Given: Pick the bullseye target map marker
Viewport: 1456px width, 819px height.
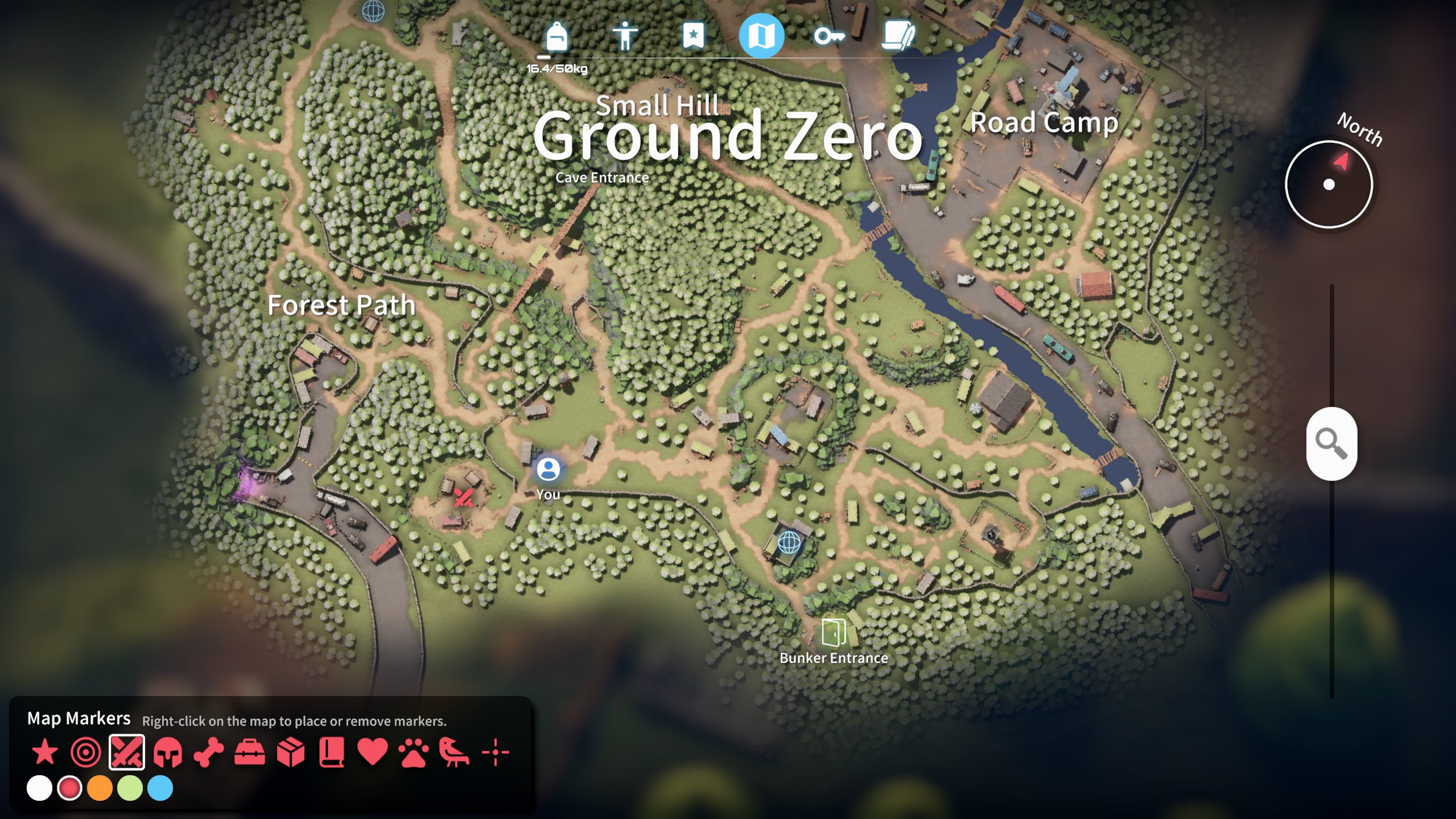Looking at the screenshot, I should pyautogui.click(x=85, y=752).
